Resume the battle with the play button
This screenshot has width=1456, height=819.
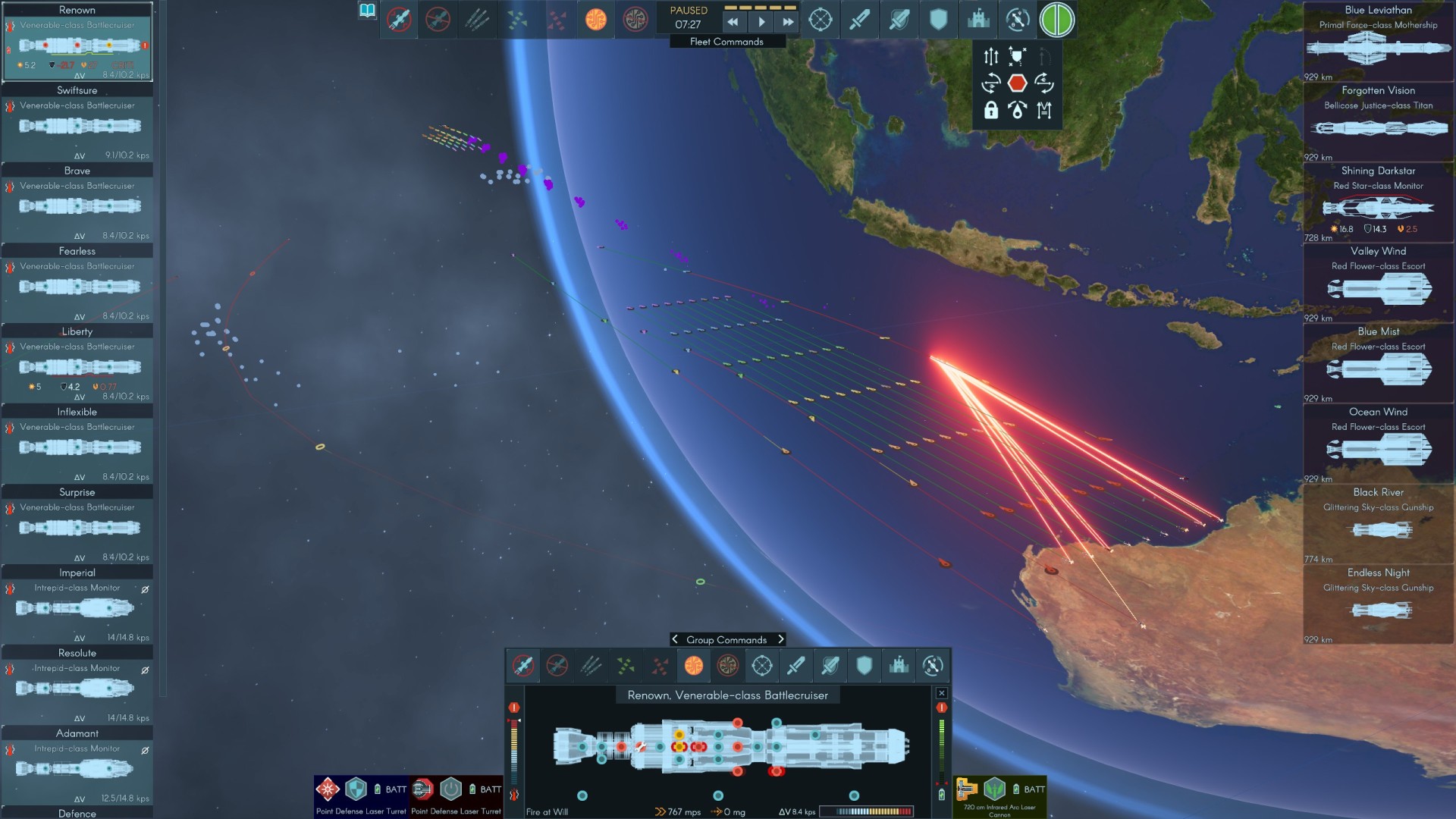pyautogui.click(x=761, y=23)
